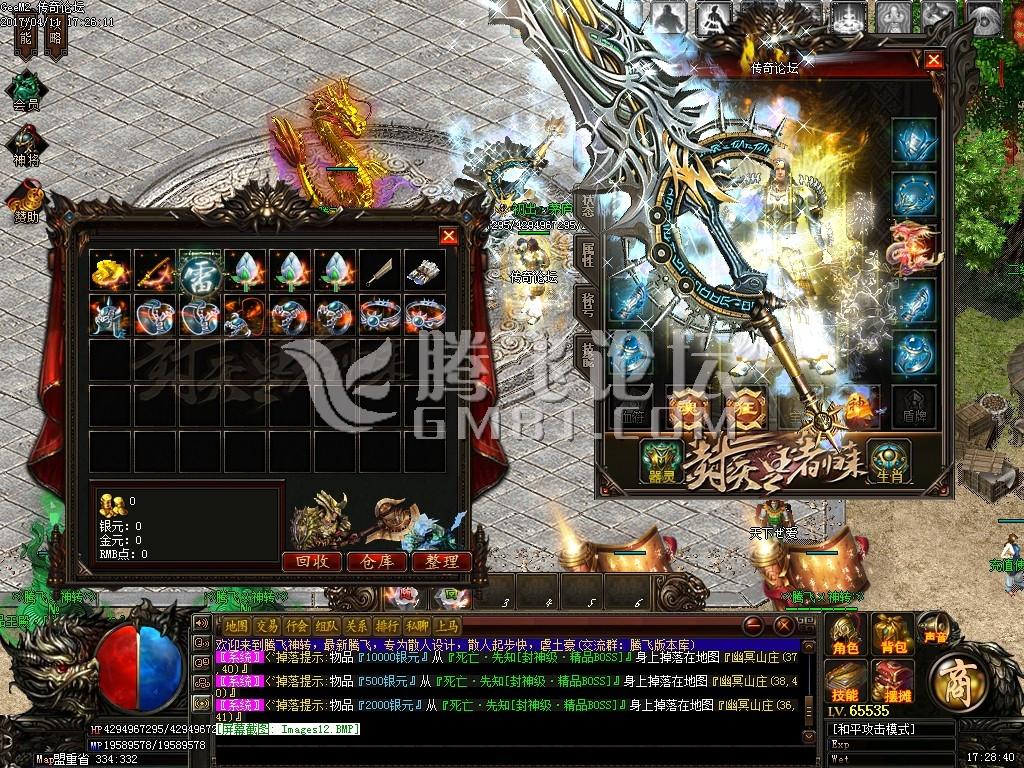The height and width of the screenshot is (768, 1024).
Task: Click the 回收 recycle button
Action: pyautogui.click(x=312, y=562)
